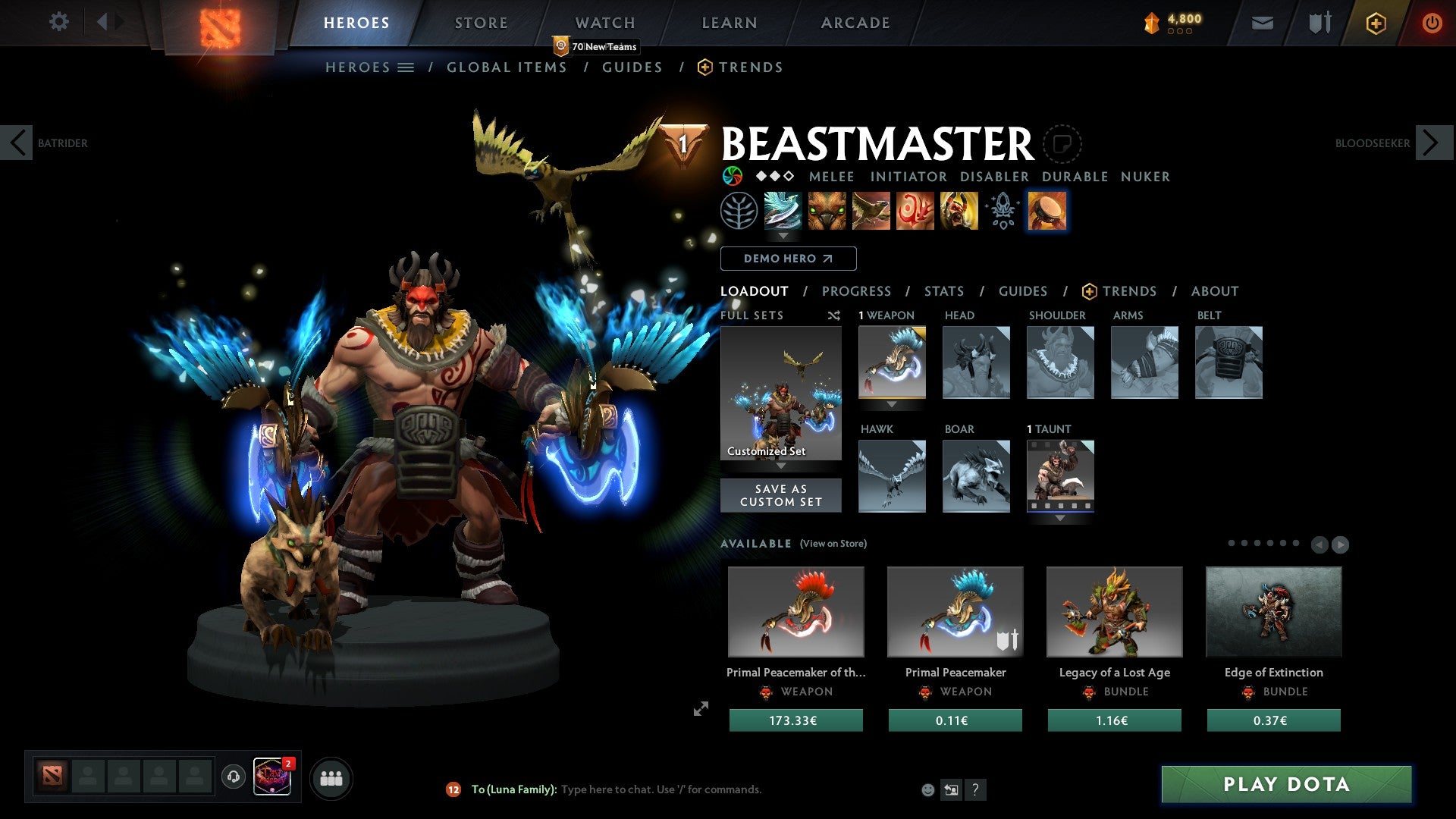The width and height of the screenshot is (1456, 819).
Task: Open the WATCH menu item
Action: [x=604, y=22]
